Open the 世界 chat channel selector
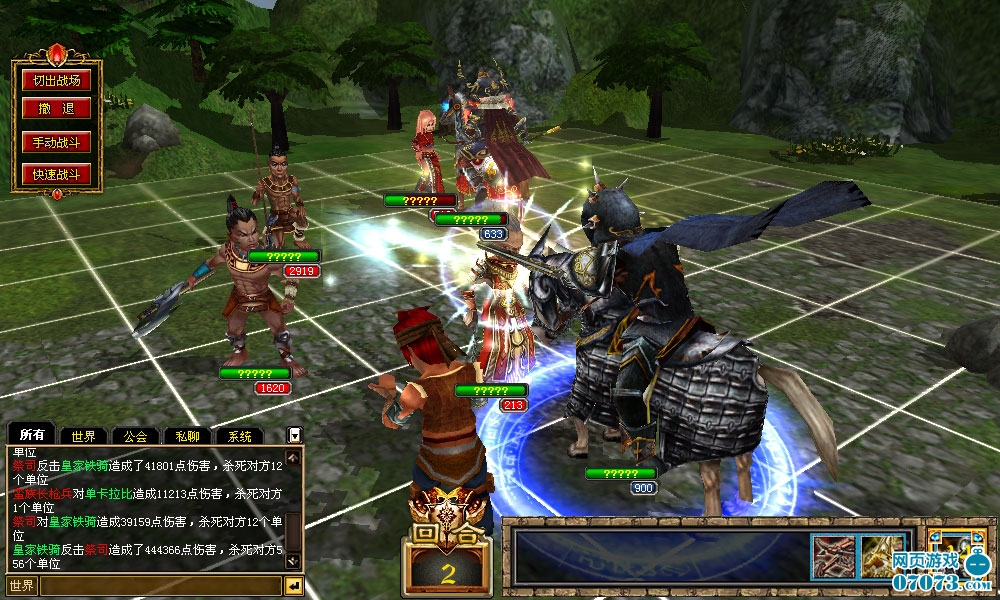 (x=22, y=586)
